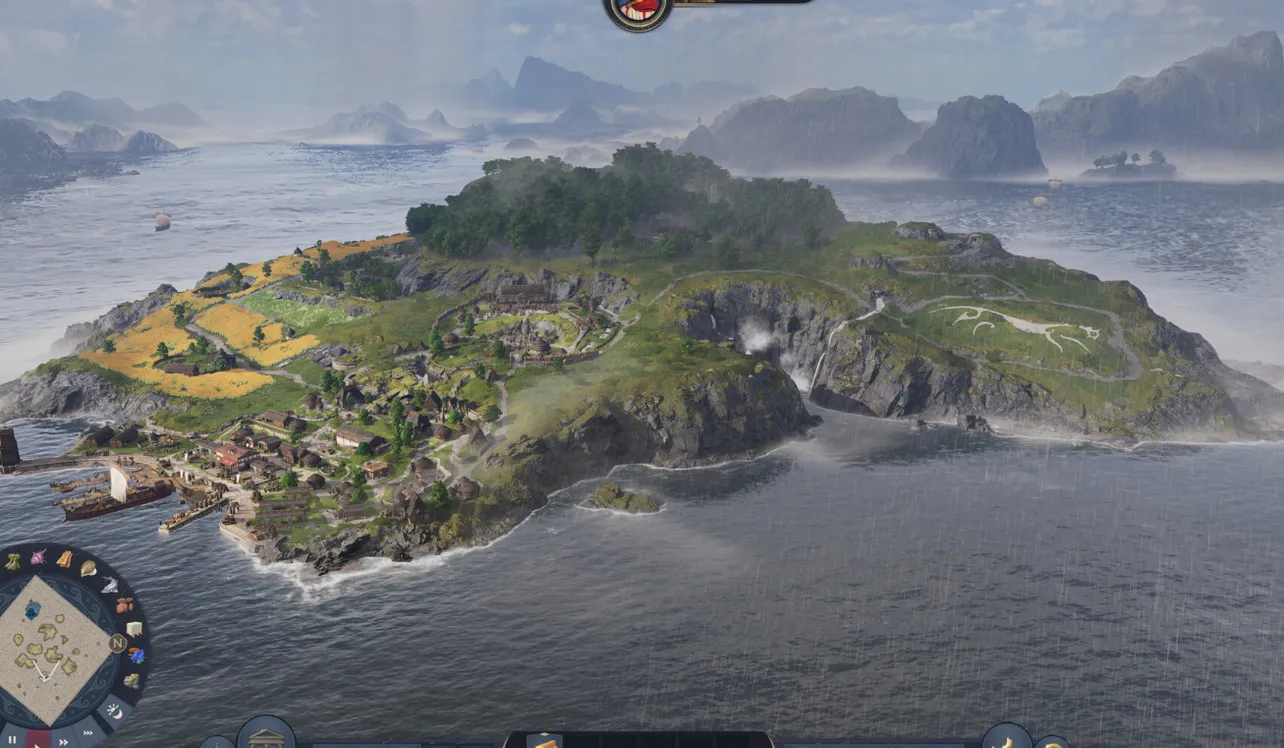This screenshot has height=748, width=1284.
Task: Click the shark fishery resource icon
Action: pyautogui.click(x=109, y=585)
